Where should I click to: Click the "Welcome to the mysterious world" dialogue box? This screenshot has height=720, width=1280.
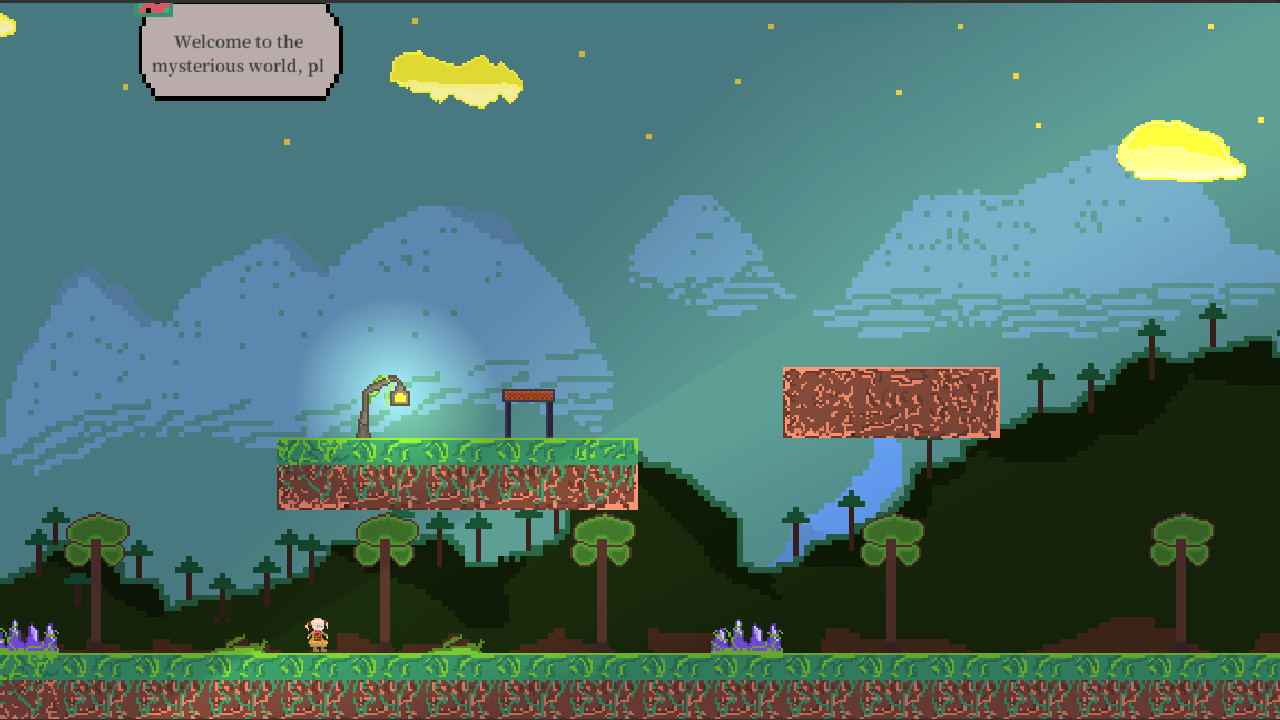240,54
